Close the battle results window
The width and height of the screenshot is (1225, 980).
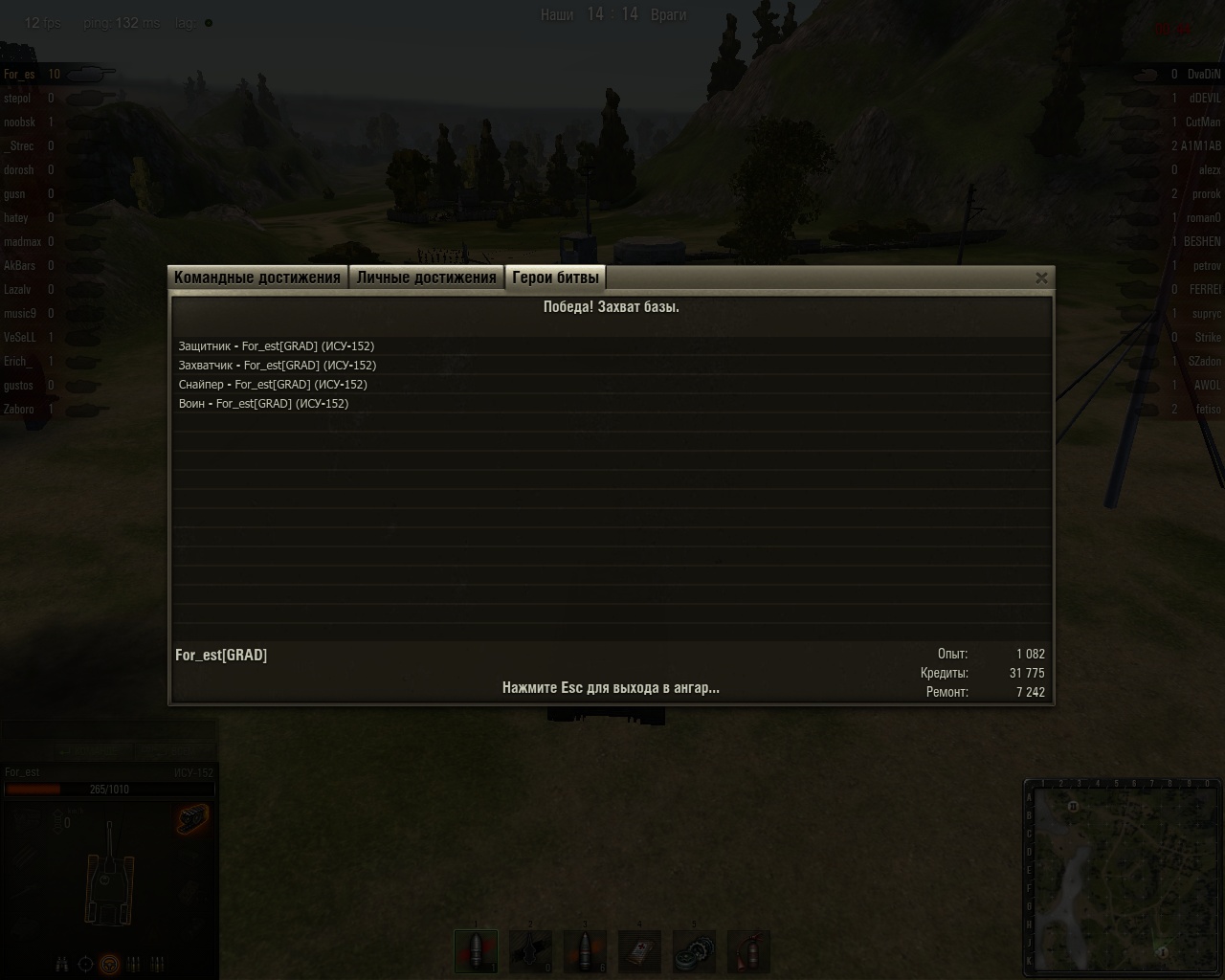tap(1041, 278)
